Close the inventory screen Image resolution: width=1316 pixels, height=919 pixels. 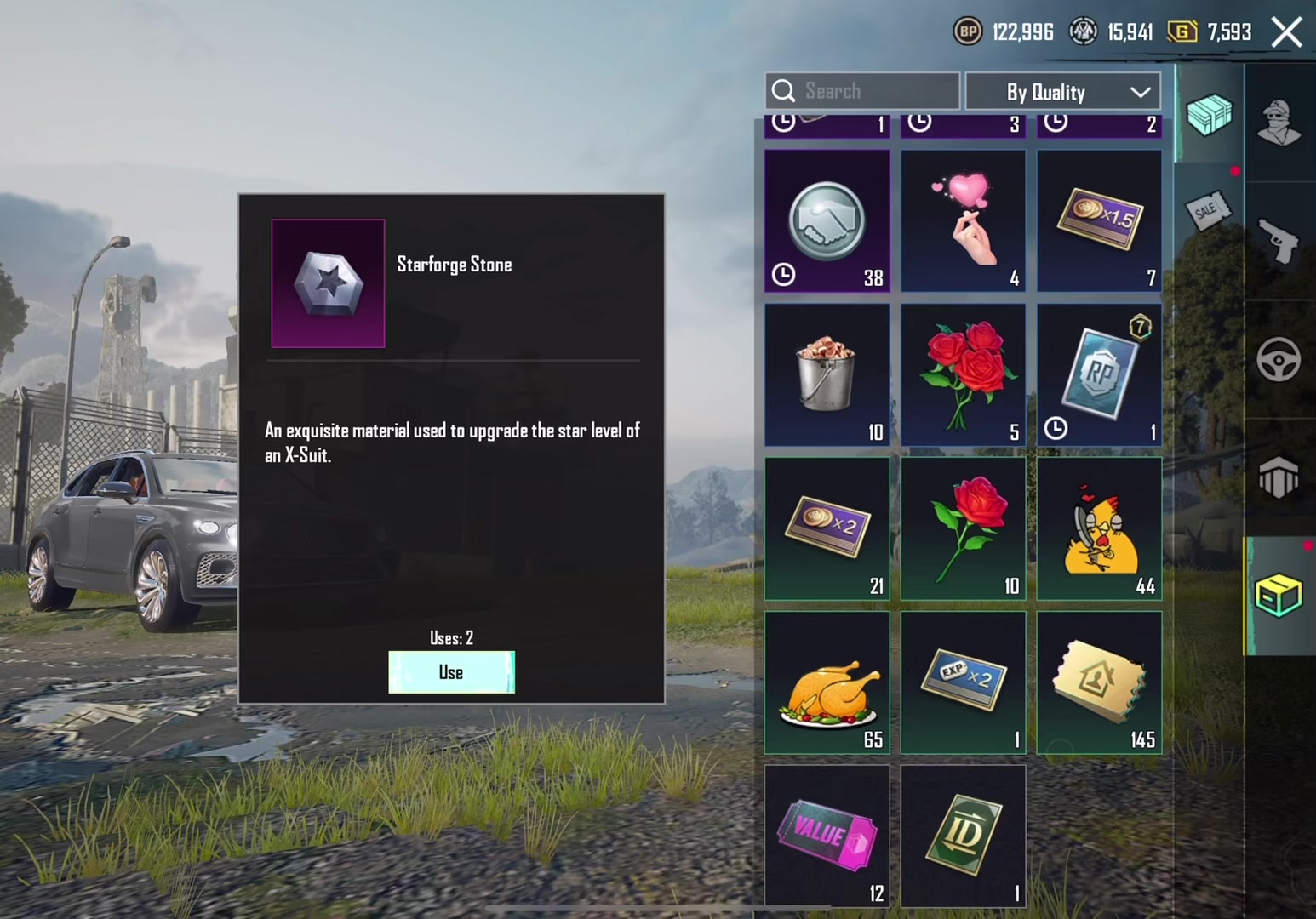[x=1286, y=33]
